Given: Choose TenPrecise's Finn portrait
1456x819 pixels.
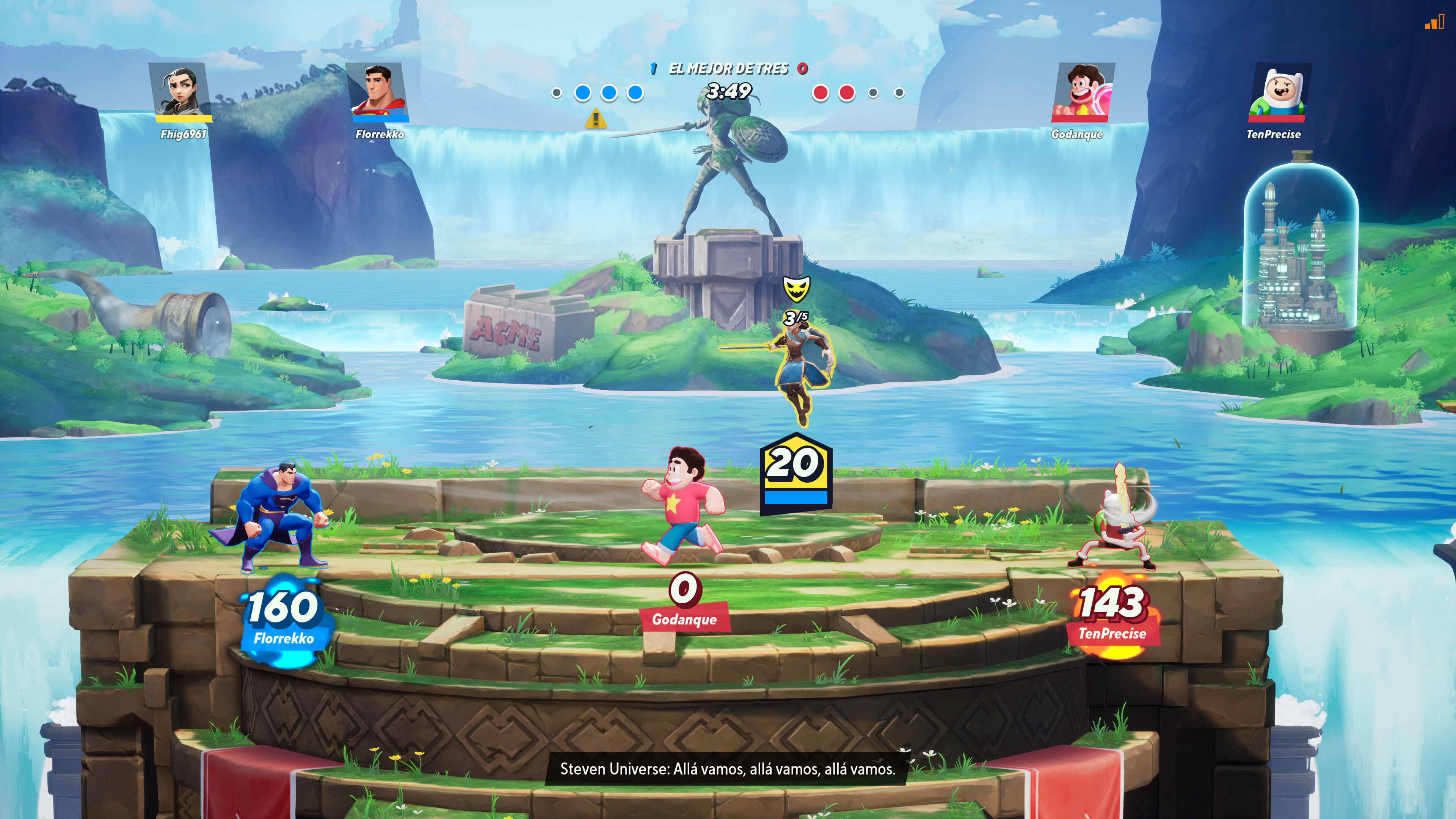Looking at the screenshot, I should point(1279,91).
